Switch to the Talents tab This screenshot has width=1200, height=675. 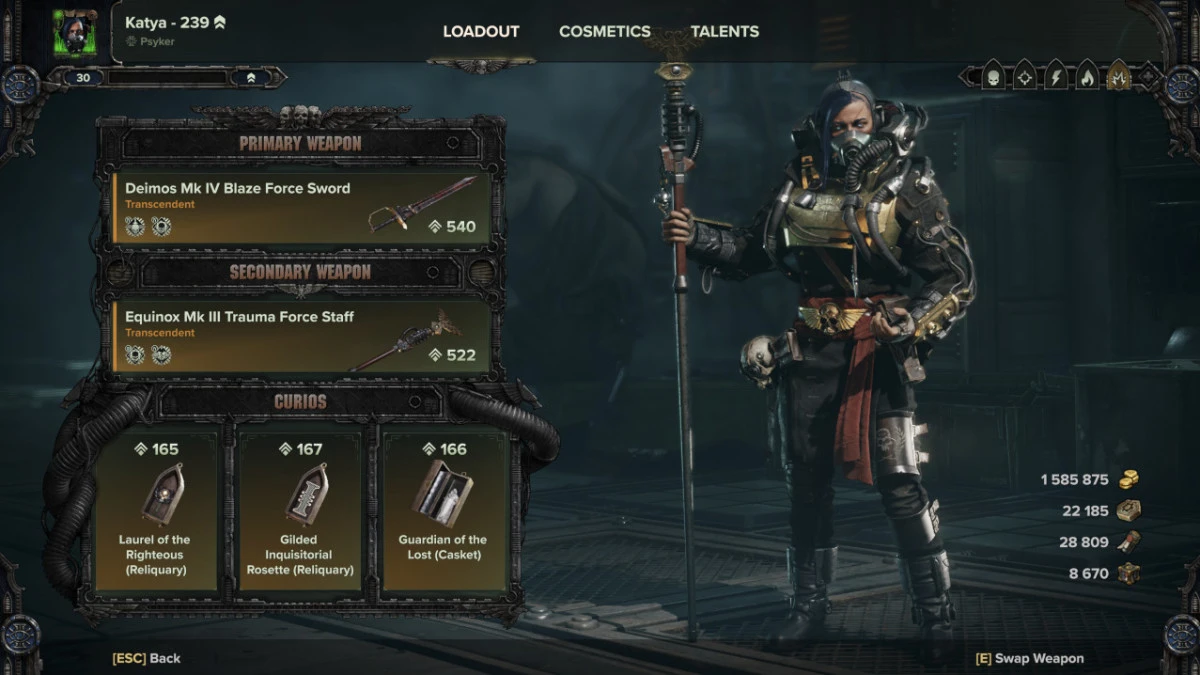(x=724, y=31)
